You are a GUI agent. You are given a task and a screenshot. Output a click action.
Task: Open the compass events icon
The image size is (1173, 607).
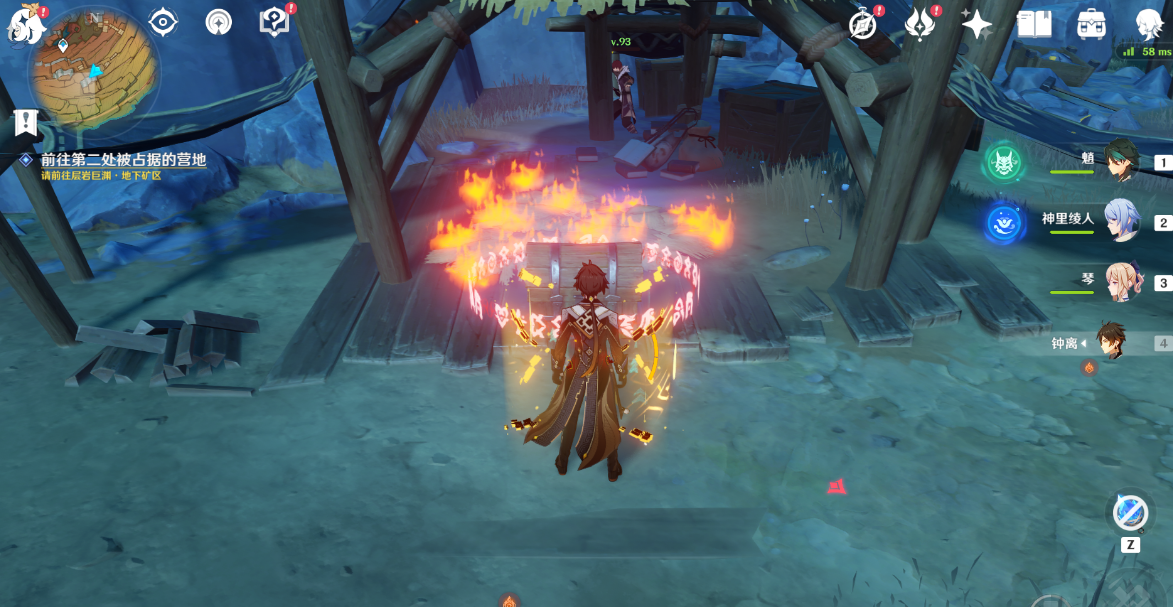[x=863, y=23]
